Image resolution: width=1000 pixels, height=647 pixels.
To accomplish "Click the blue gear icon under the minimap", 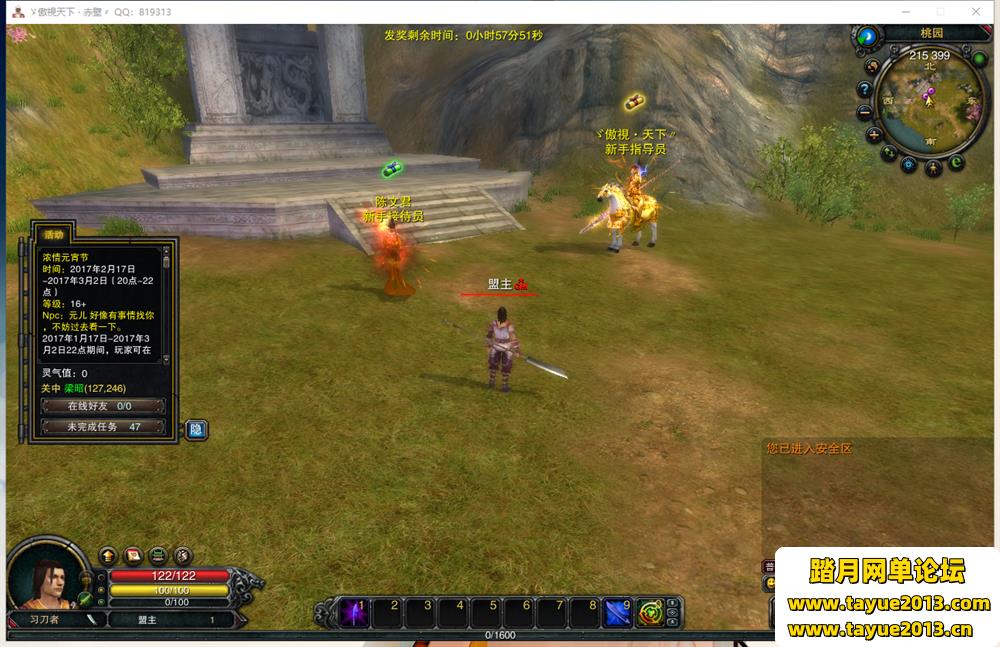I will coord(909,164).
